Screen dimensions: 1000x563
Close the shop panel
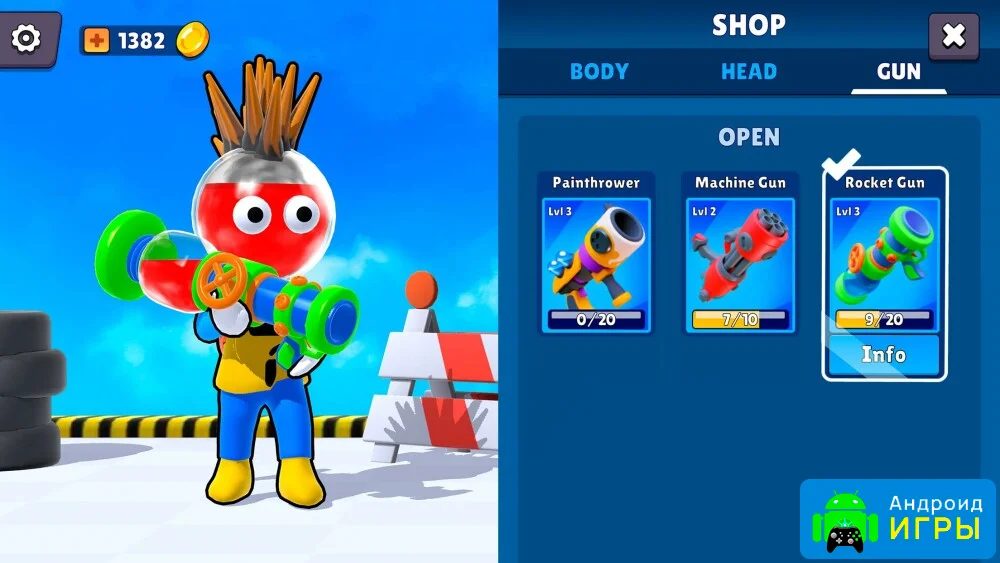pyautogui.click(x=953, y=37)
